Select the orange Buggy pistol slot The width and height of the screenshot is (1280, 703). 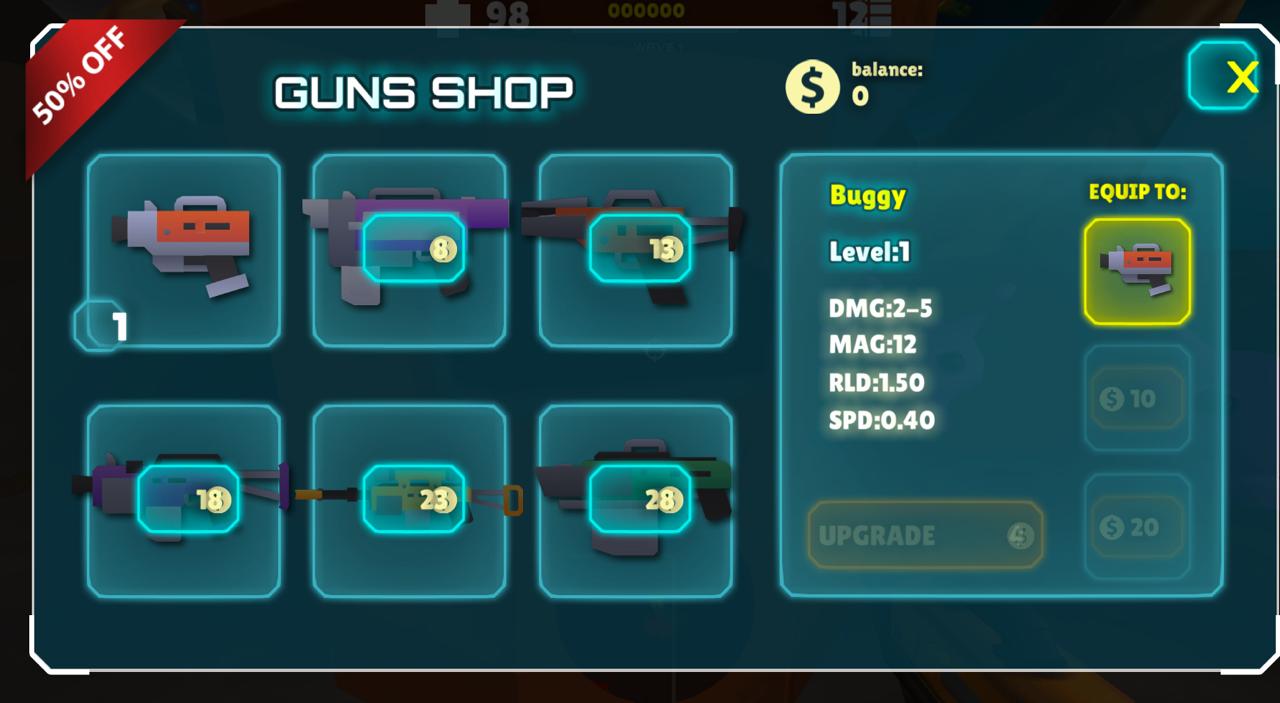pos(184,250)
